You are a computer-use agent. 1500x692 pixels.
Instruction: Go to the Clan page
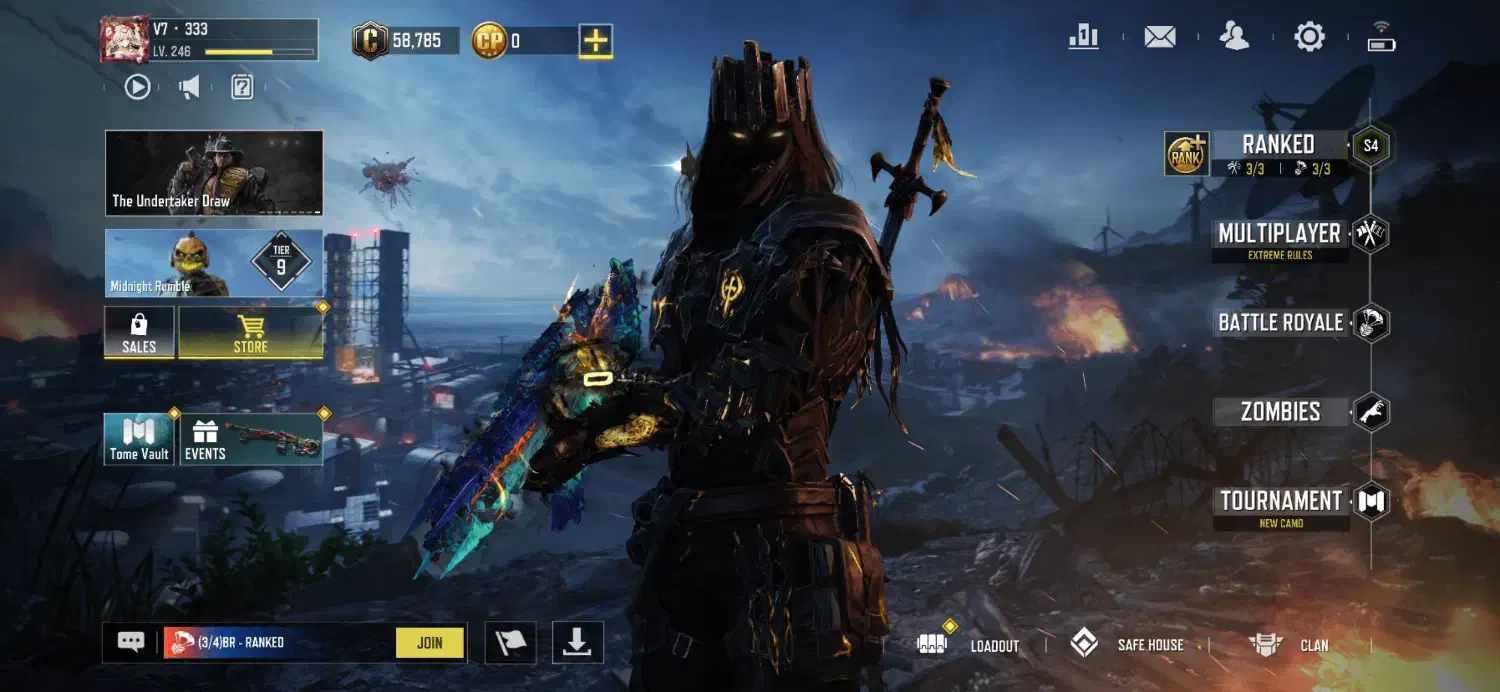coord(1291,645)
